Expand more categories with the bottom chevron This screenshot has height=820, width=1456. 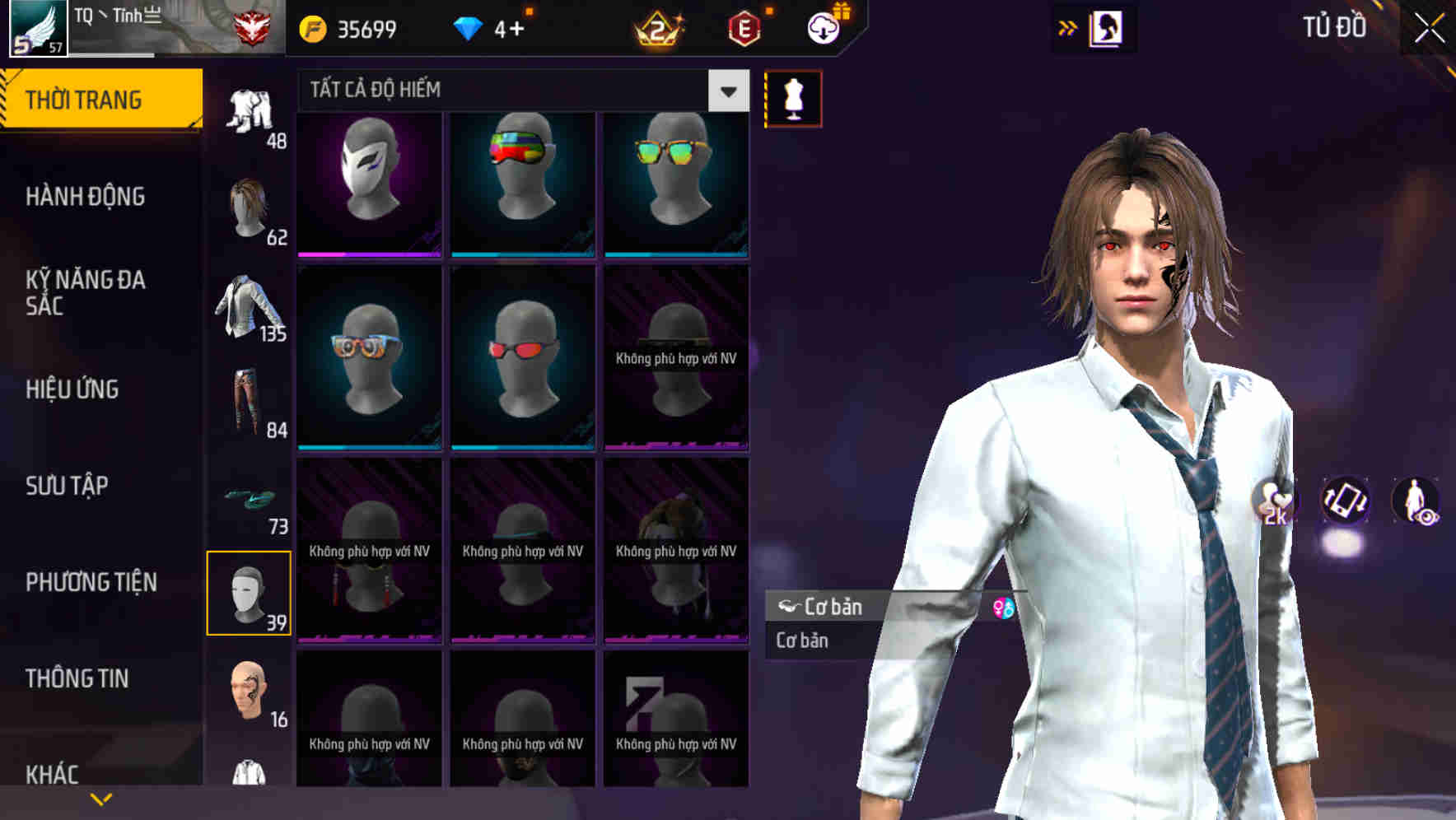(101, 798)
